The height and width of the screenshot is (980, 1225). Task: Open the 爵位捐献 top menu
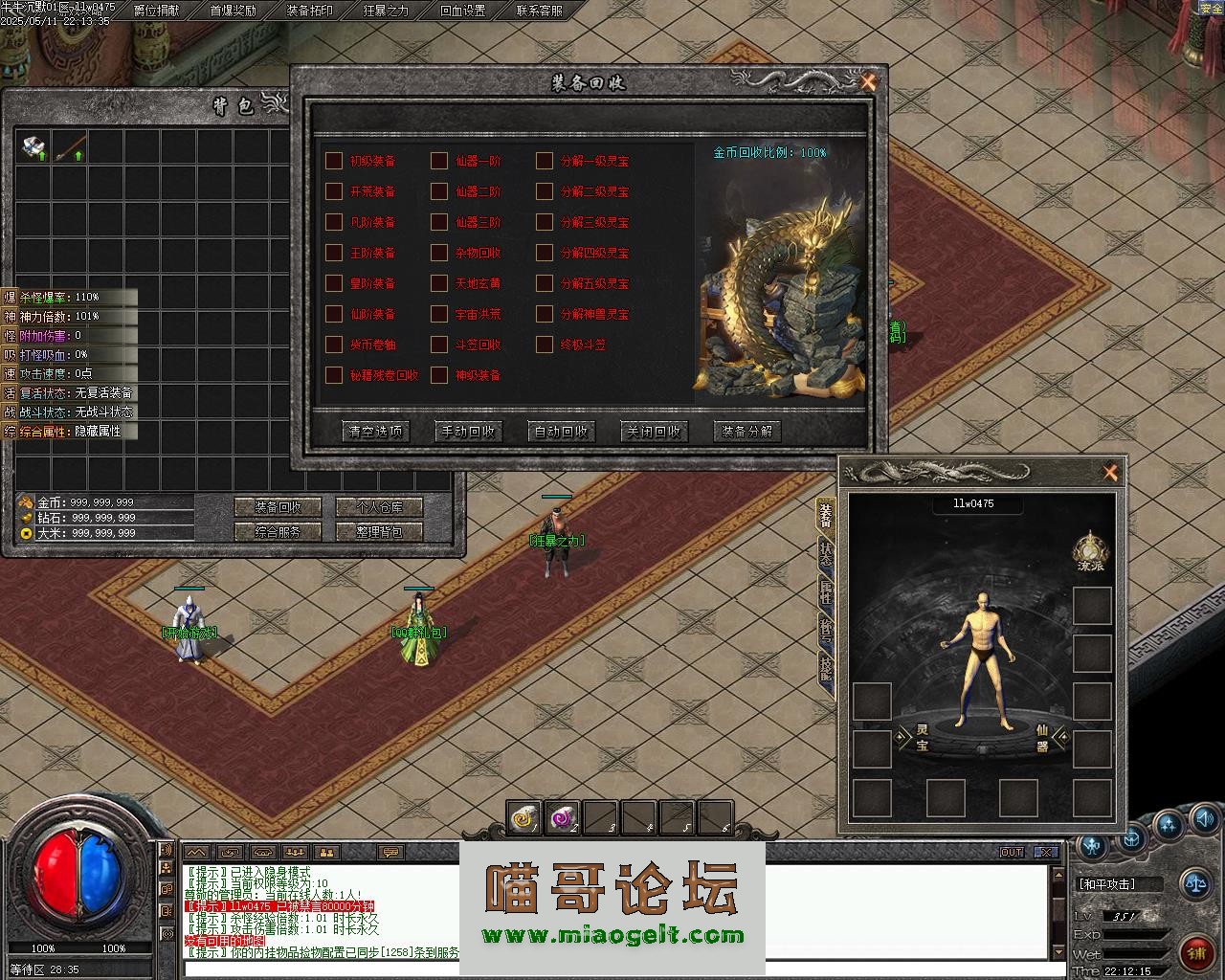coord(155,11)
